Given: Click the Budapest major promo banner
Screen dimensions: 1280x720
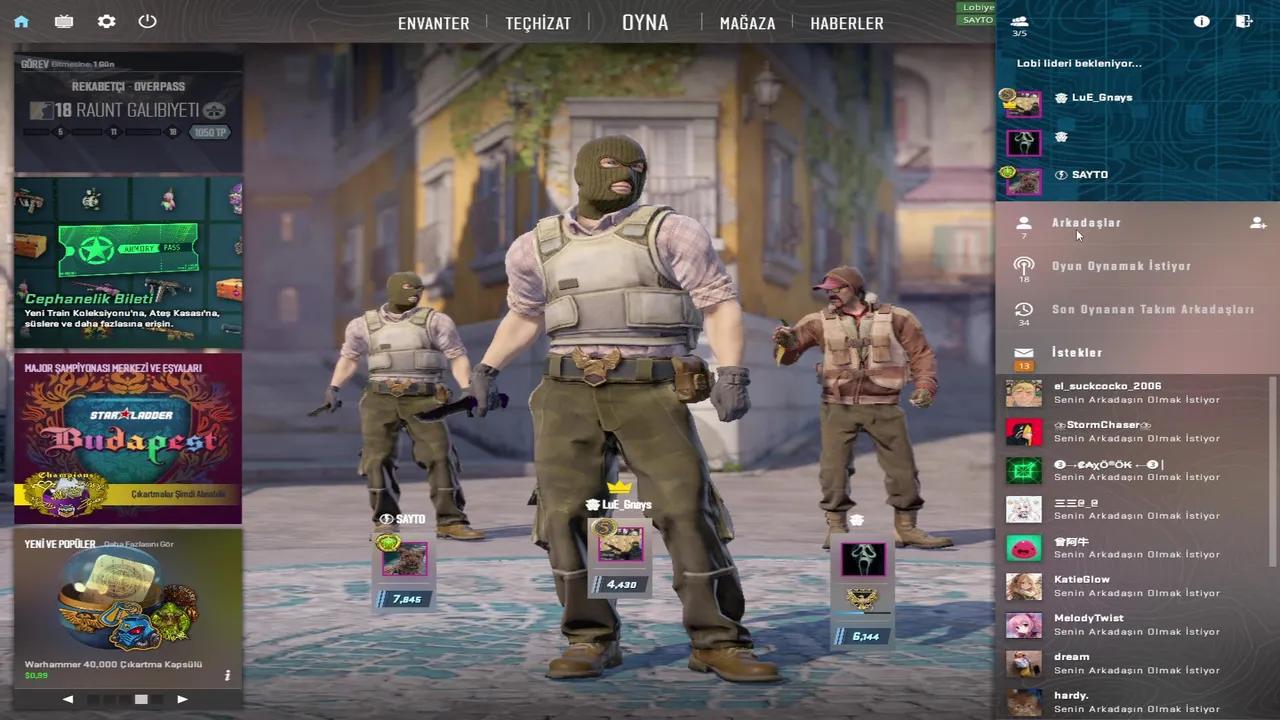Looking at the screenshot, I should [128, 437].
